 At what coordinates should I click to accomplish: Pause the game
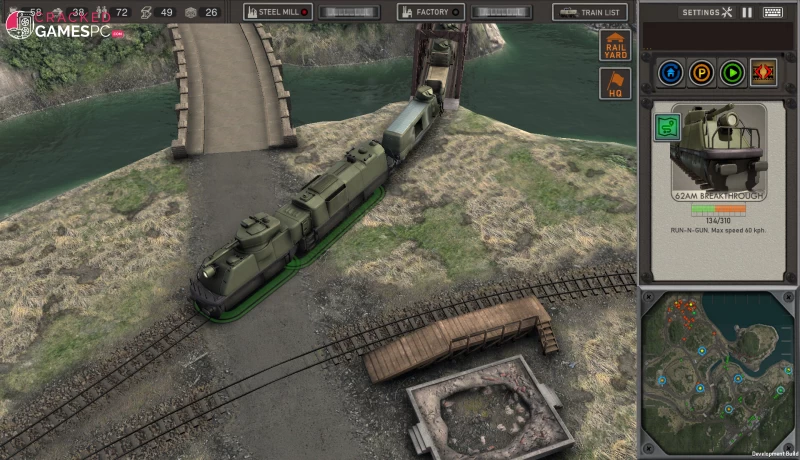pos(747,12)
